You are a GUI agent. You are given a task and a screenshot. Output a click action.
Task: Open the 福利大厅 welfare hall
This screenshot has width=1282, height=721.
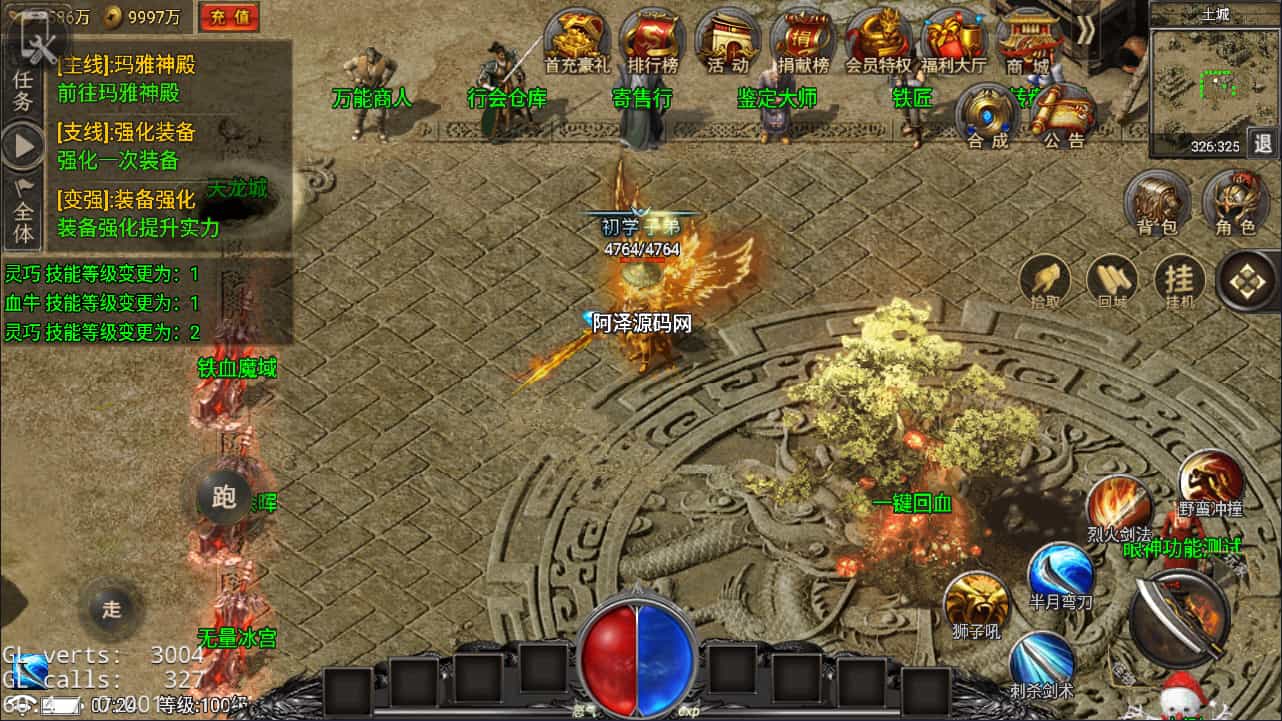click(x=955, y=40)
